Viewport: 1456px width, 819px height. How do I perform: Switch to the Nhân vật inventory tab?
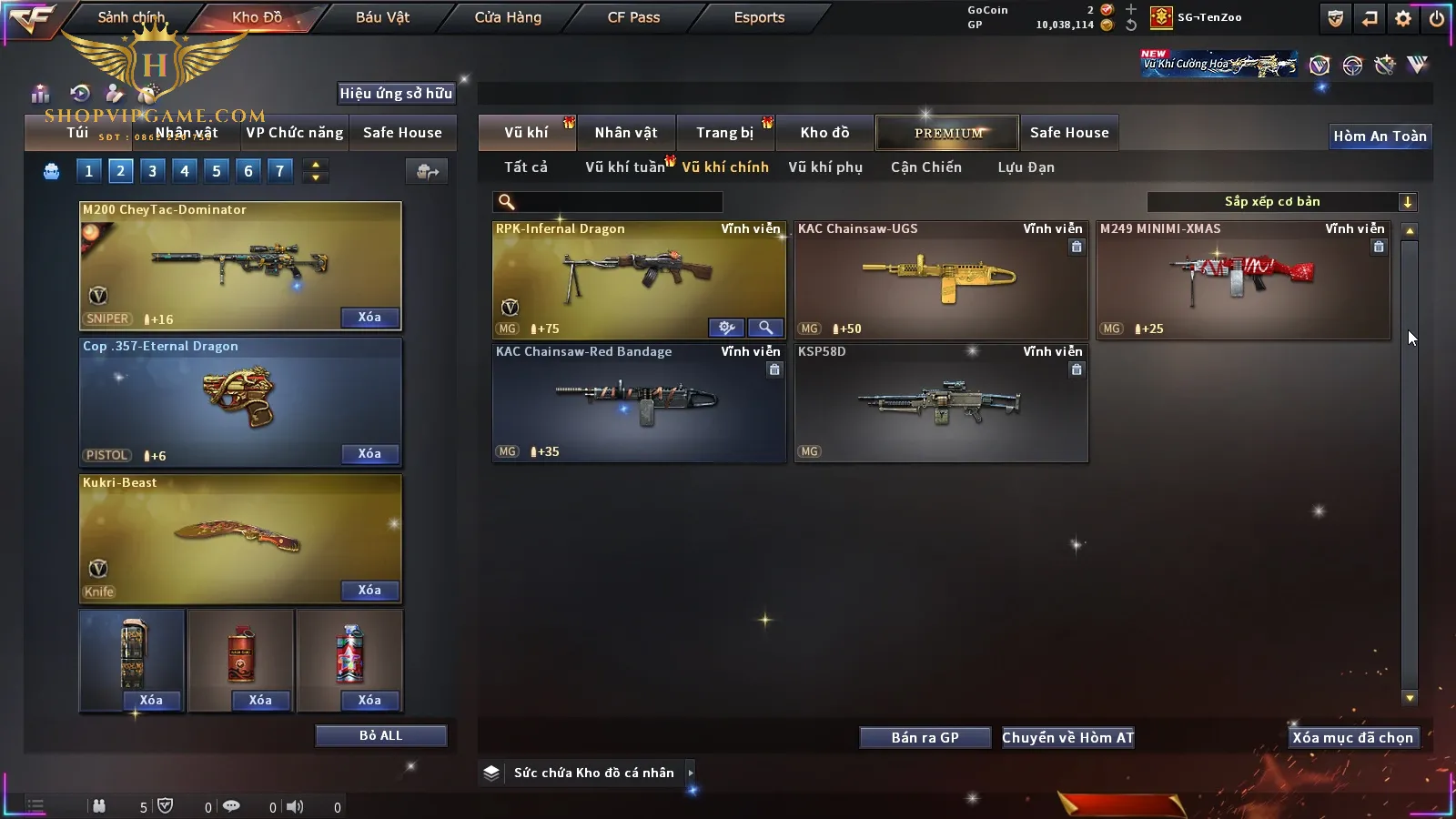[x=625, y=133]
